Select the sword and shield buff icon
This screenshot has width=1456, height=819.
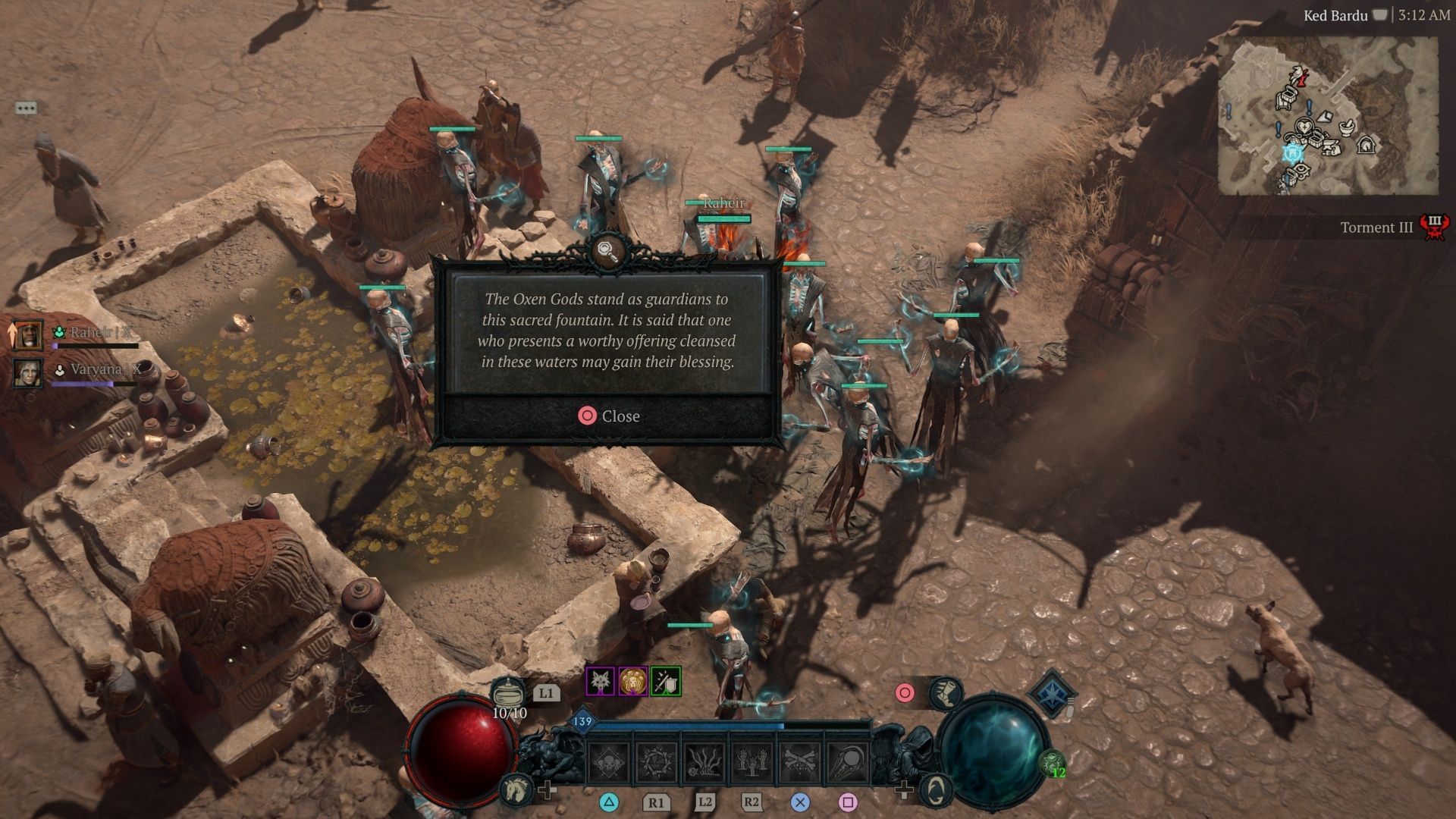click(665, 682)
